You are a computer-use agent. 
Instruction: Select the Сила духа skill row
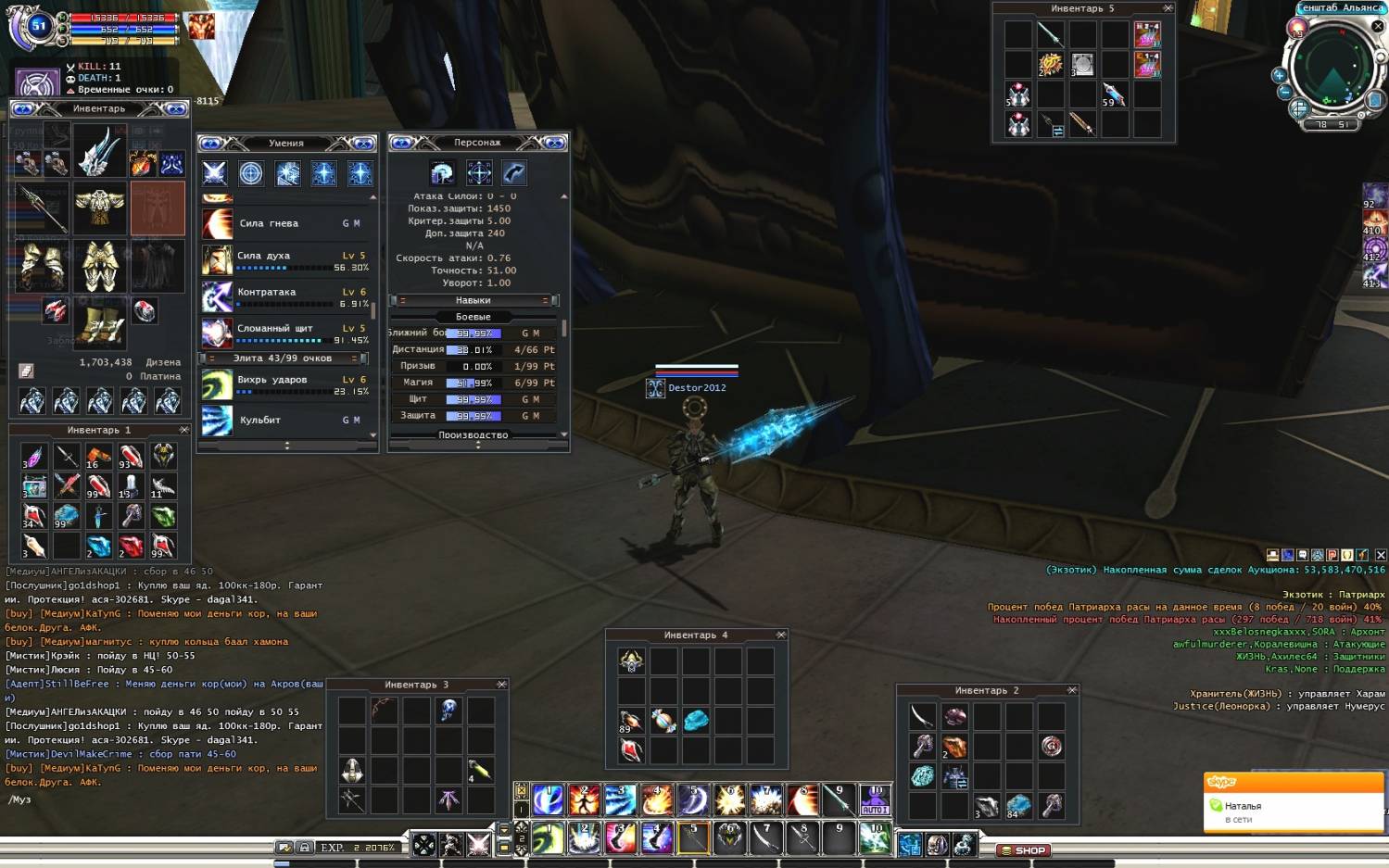coord(285,260)
